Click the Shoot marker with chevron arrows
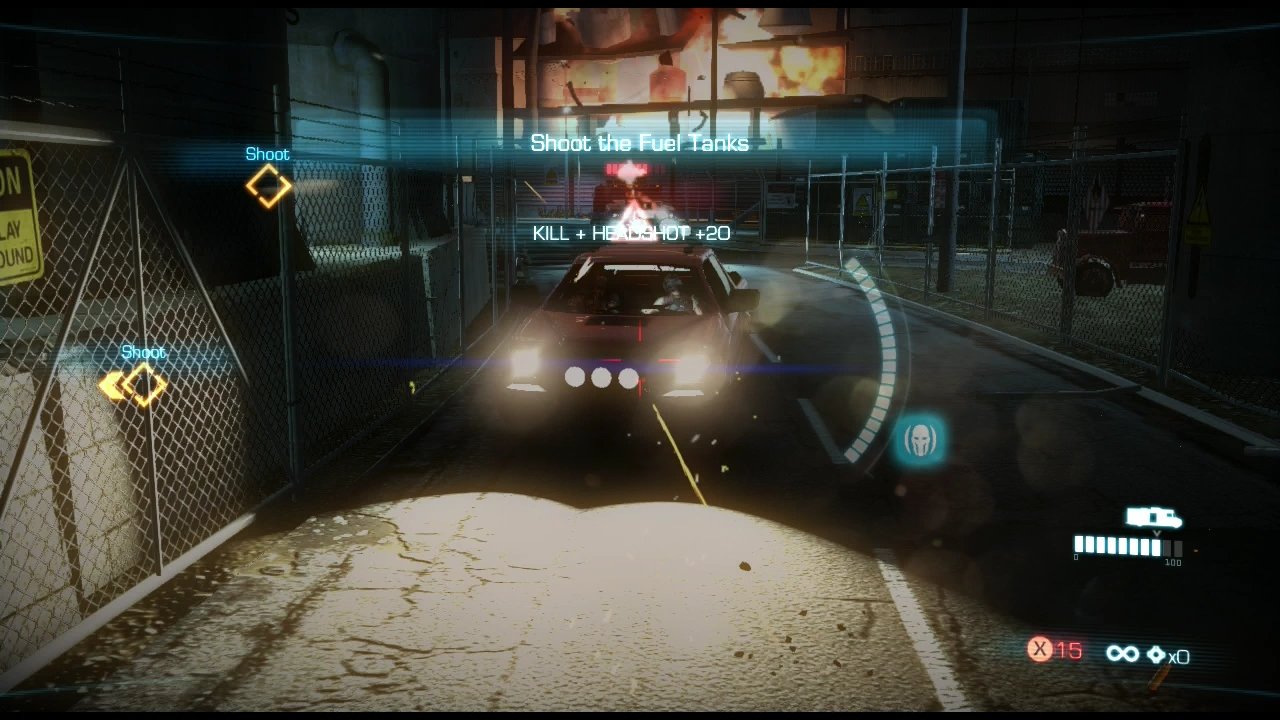 click(134, 385)
